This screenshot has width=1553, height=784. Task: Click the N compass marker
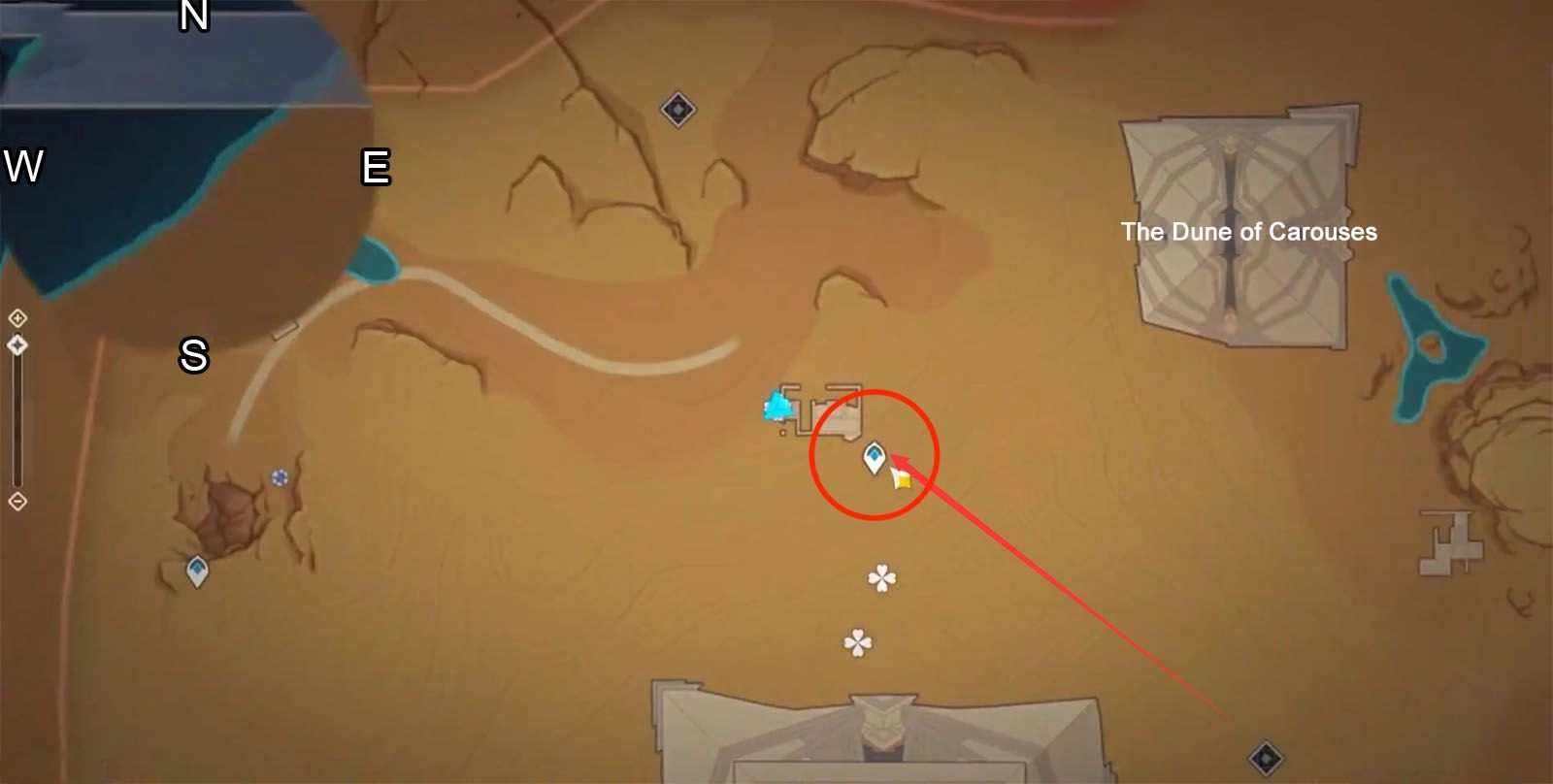(196, 16)
